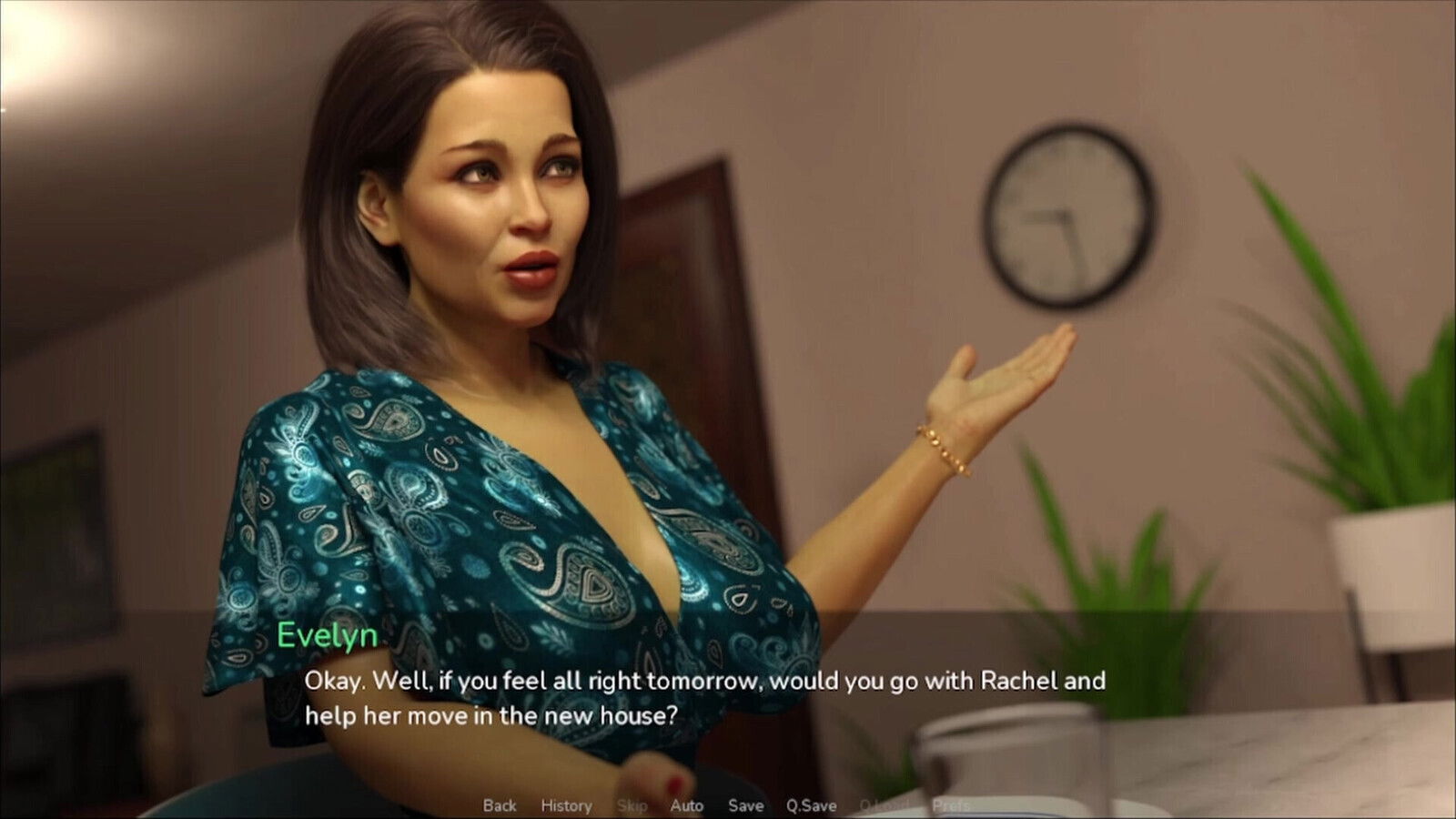
Task: Review past conversation via History
Action: coord(566,805)
